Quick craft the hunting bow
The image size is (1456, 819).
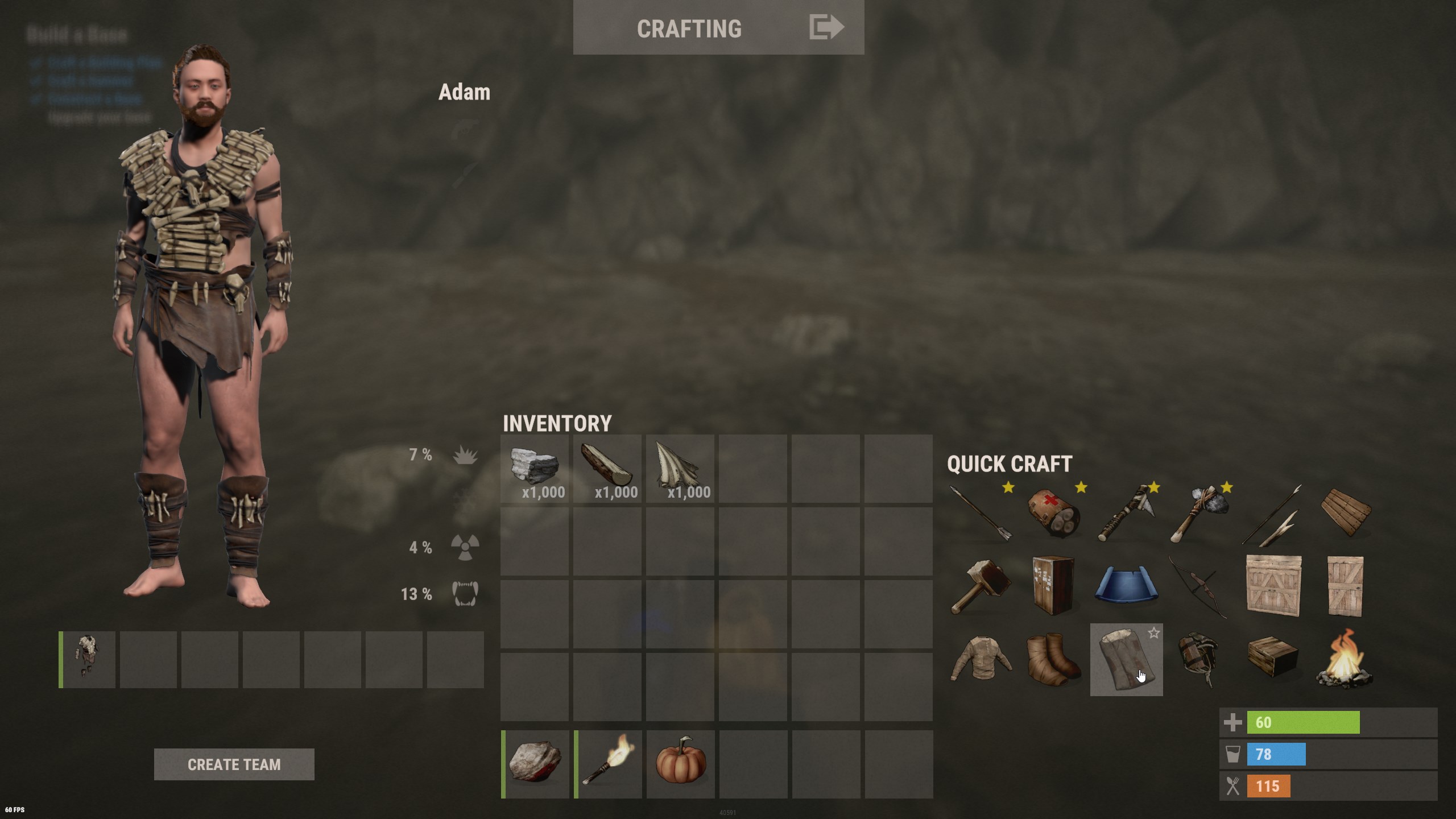pyautogui.click(x=1199, y=586)
